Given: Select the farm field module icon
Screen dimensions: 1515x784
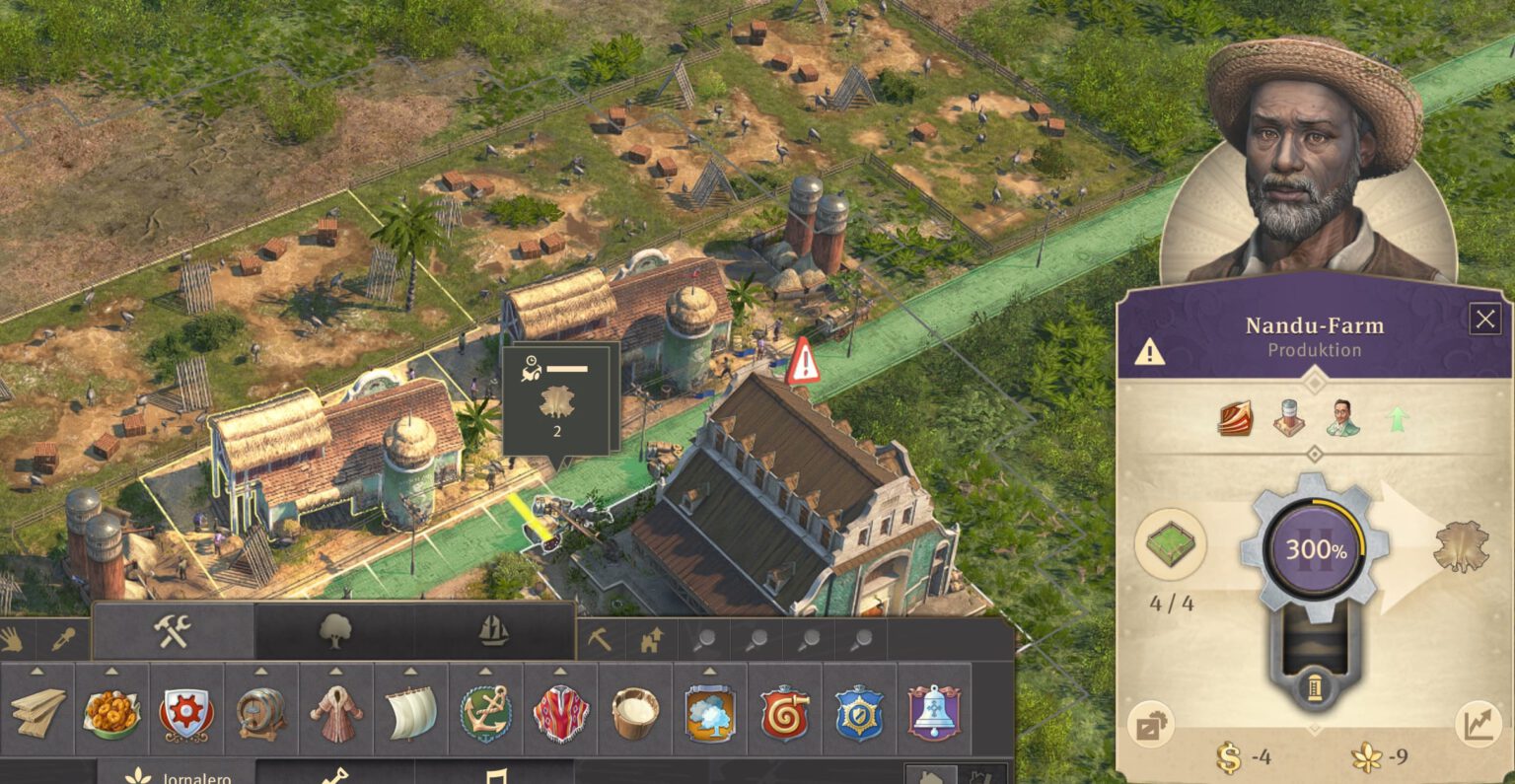Looking at the screenshot, I should 1171,543.
